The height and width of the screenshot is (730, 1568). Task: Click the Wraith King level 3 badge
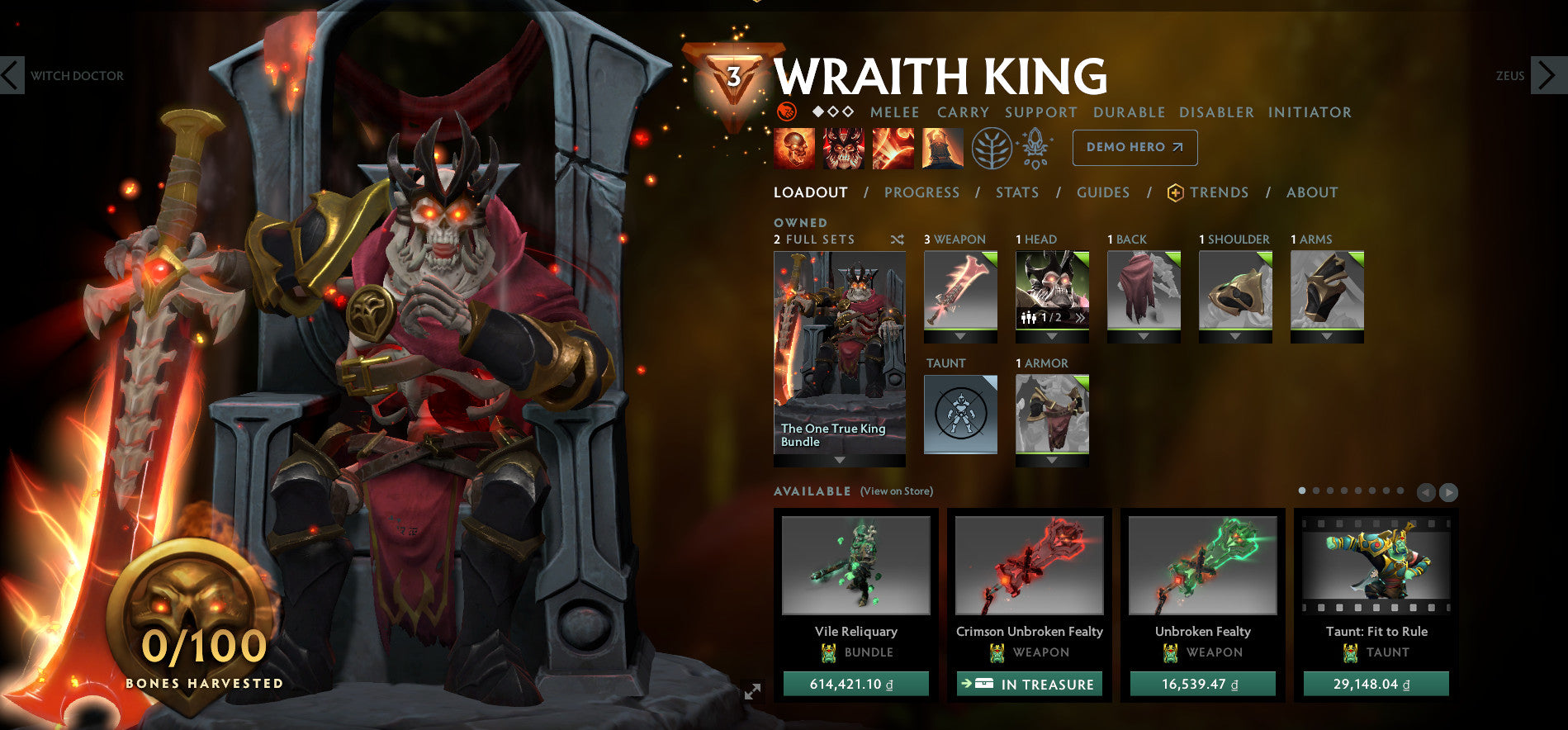[x=732, y=76]
